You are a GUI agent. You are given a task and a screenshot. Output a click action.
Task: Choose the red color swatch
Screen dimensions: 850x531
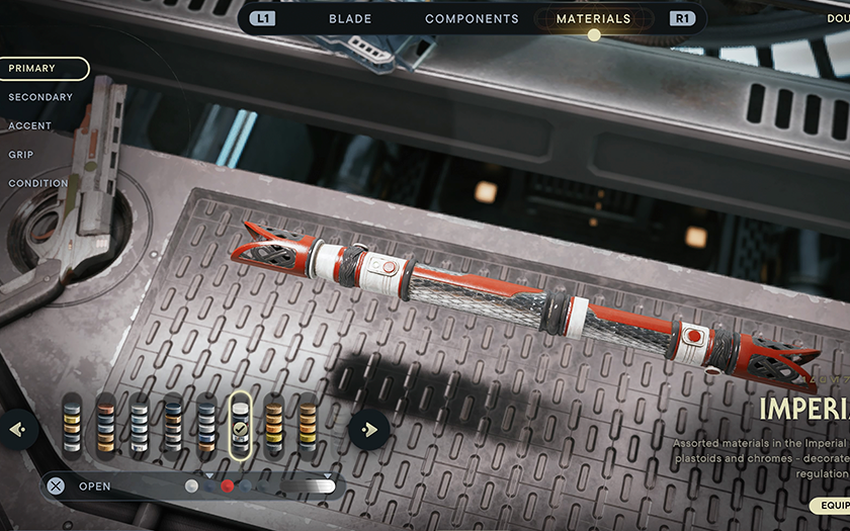click(227, 486)
